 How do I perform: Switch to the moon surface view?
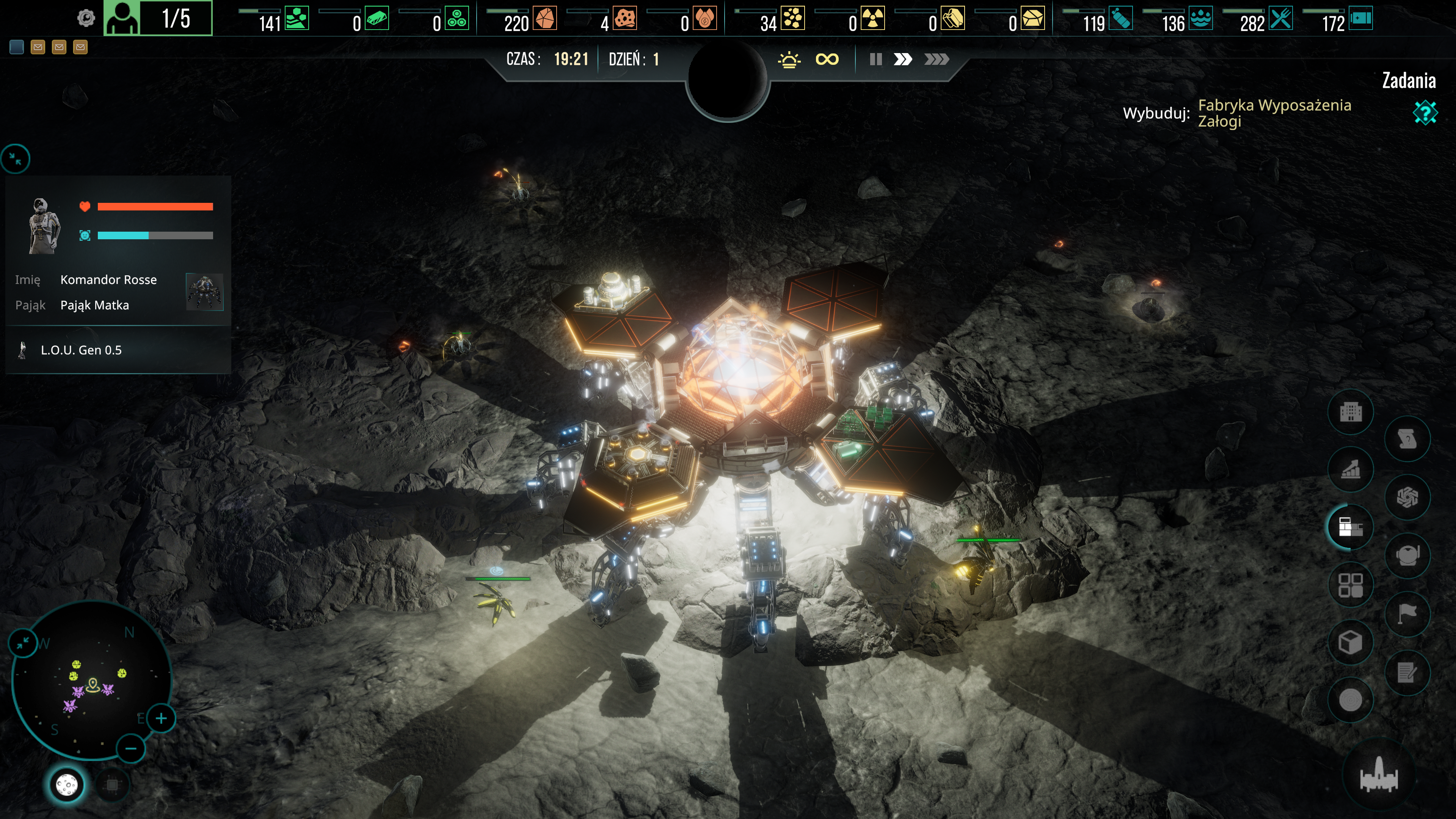click(x=67, y=784)
